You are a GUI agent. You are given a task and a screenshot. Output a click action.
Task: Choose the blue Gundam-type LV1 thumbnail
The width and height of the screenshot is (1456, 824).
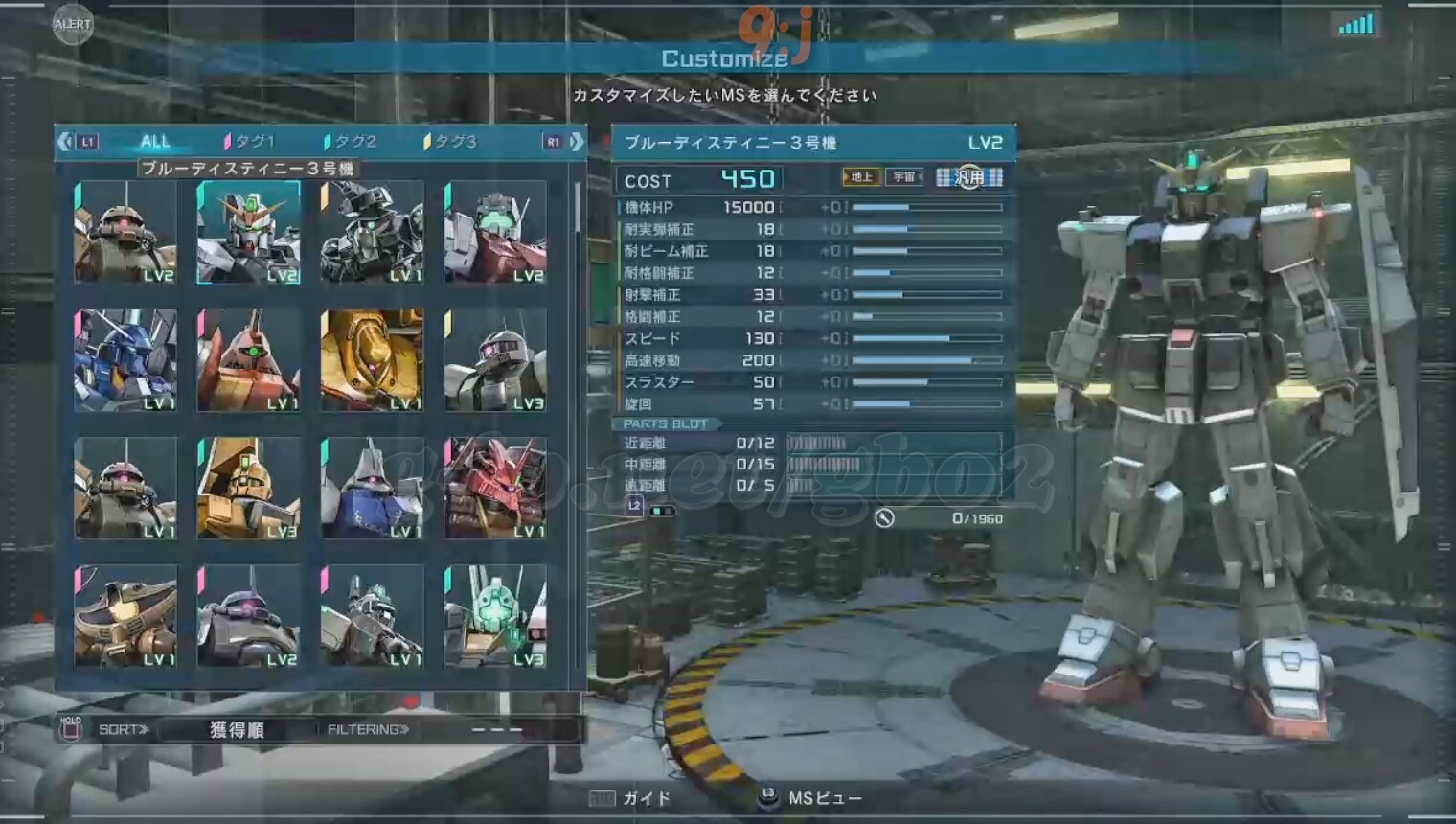[x=125, y=360]
